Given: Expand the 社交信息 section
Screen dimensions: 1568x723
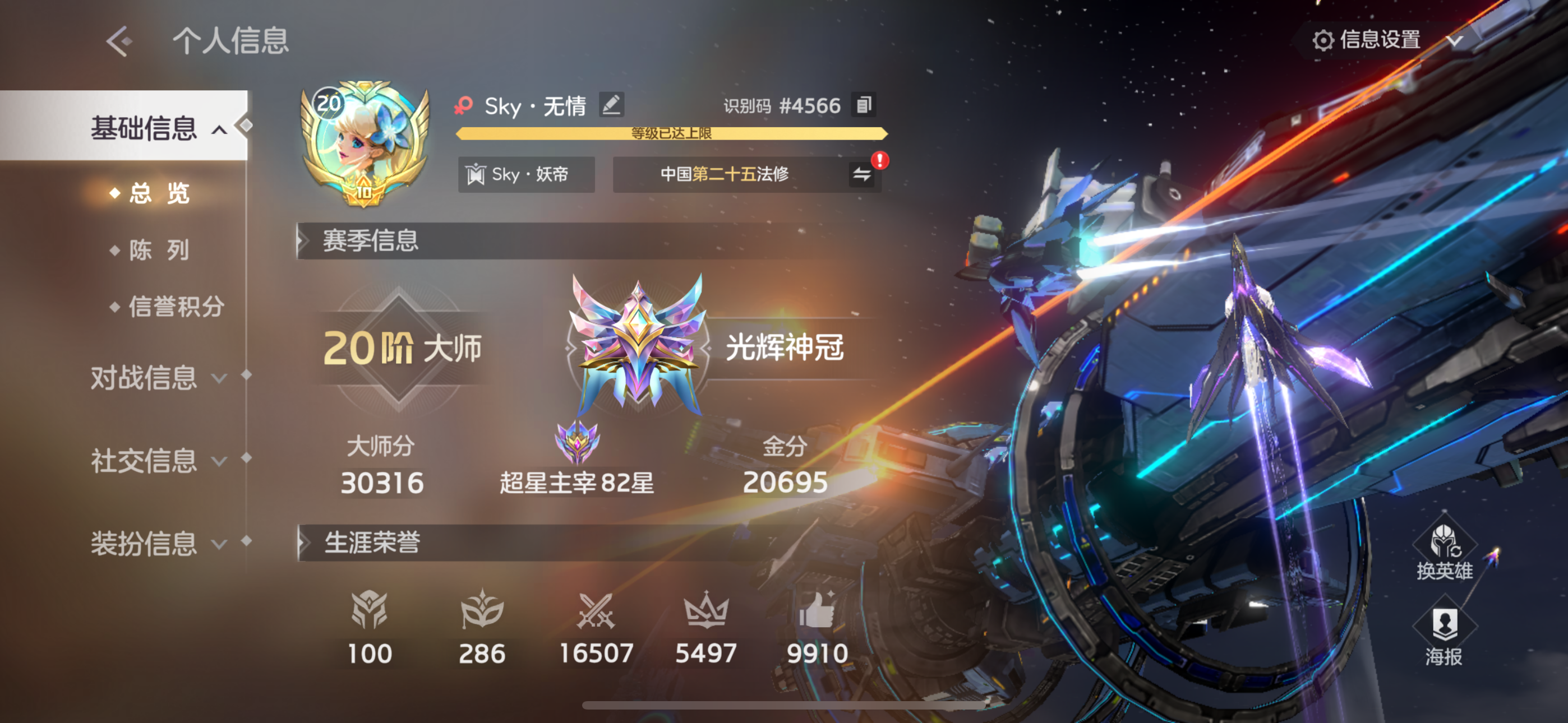Looking at the screenshot, I should tap(145, 461).
